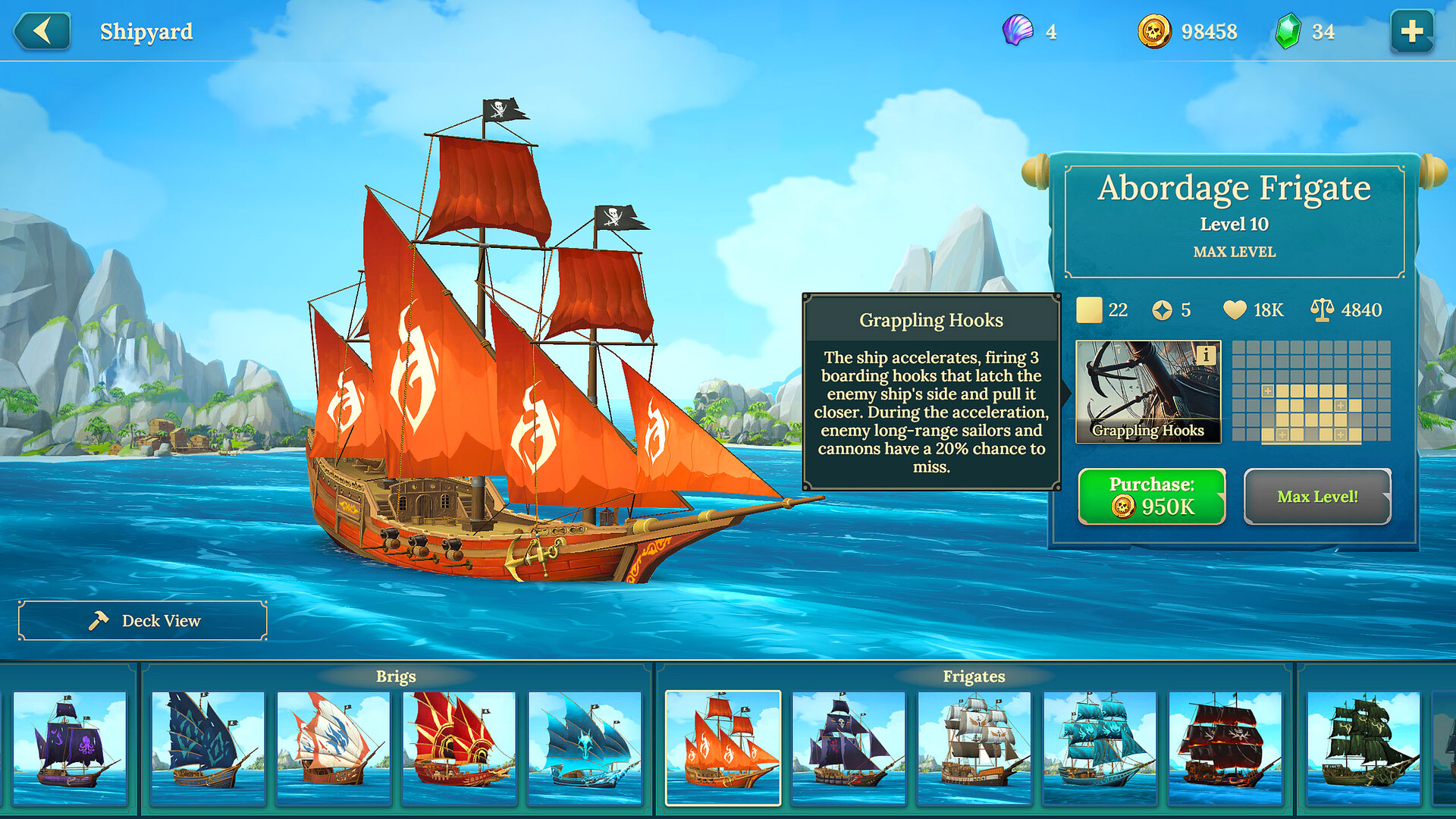1456x819 pixels.
Task: Click the skull coin currency icon
Action: pyautogui.click(x=1156, y=32)
